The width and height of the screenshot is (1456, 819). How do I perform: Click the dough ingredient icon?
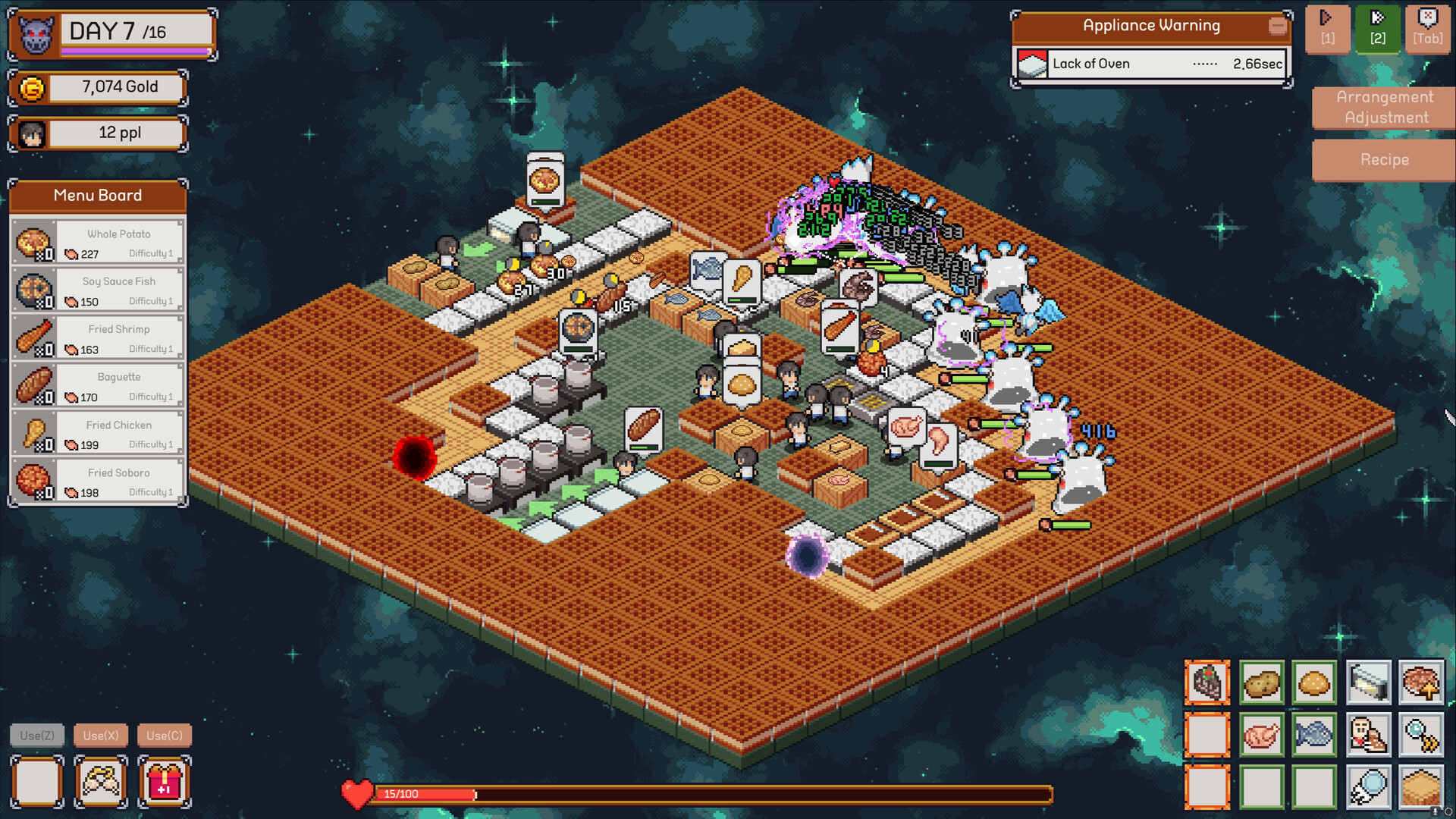click(1316, 682)
